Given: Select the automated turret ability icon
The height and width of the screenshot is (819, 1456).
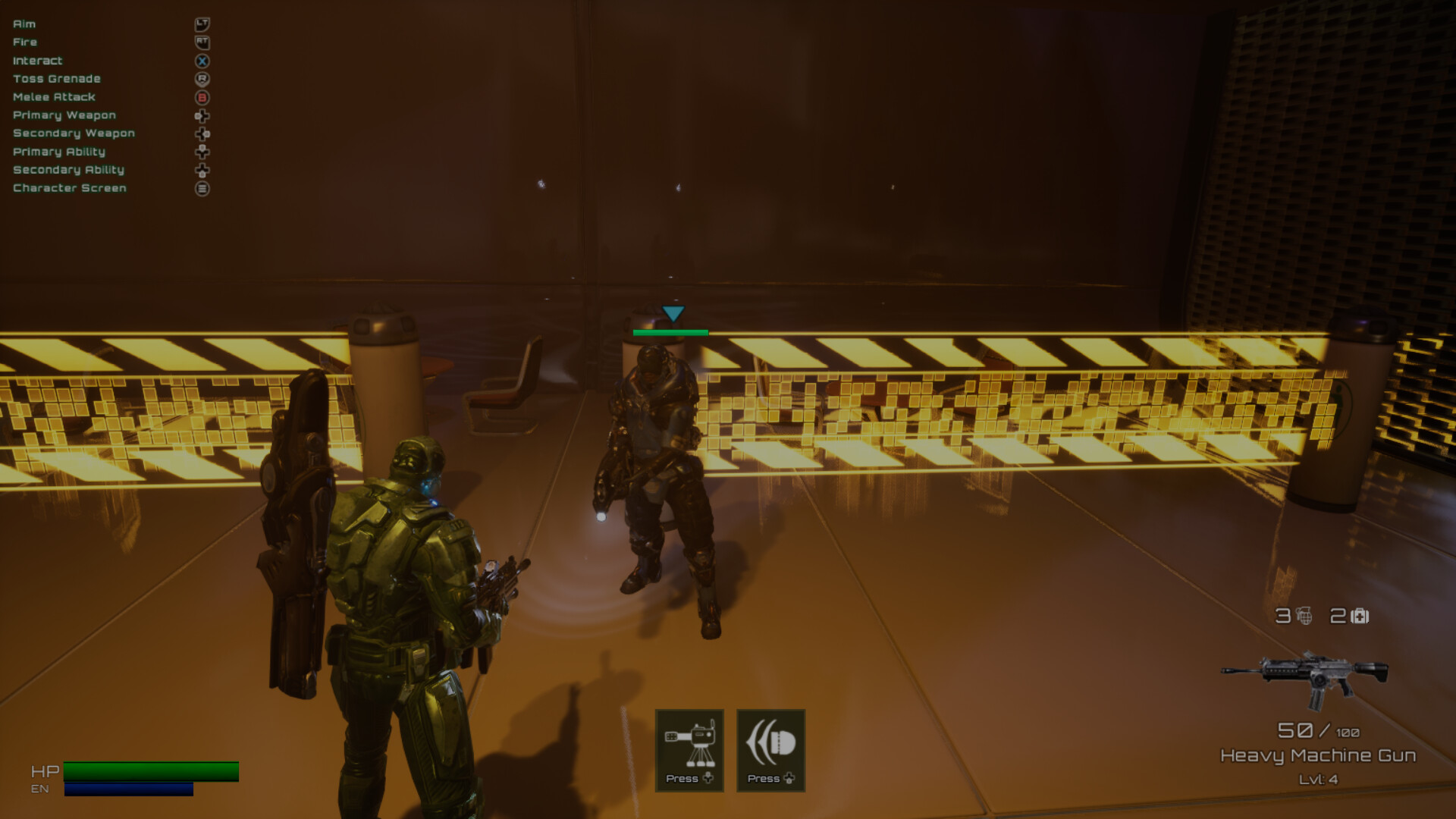Looking at the screenshot, I should (689, 747).
